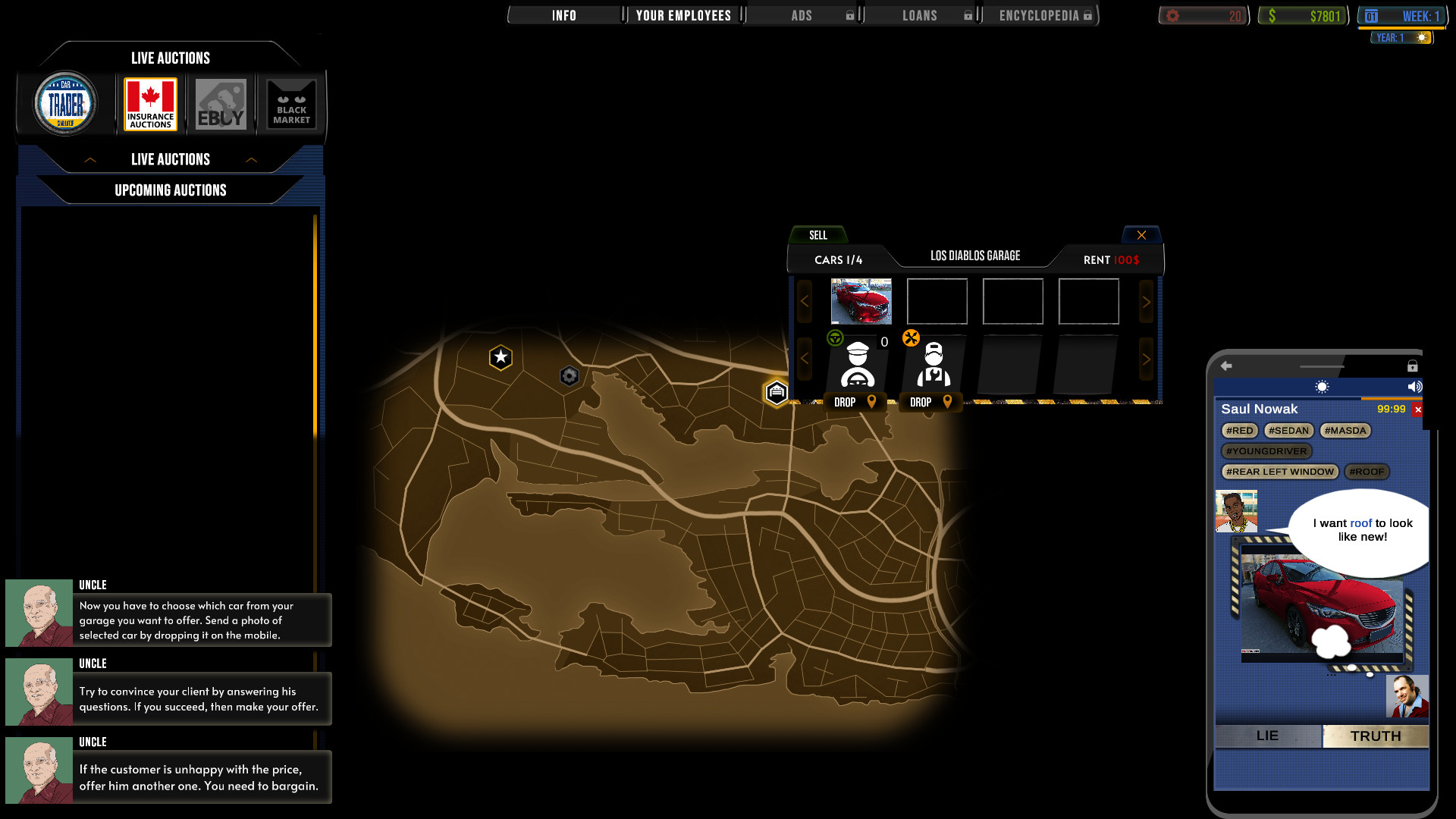Switch to the Your Employees tab
The image size is (1456, 819).
pos(682,15)
